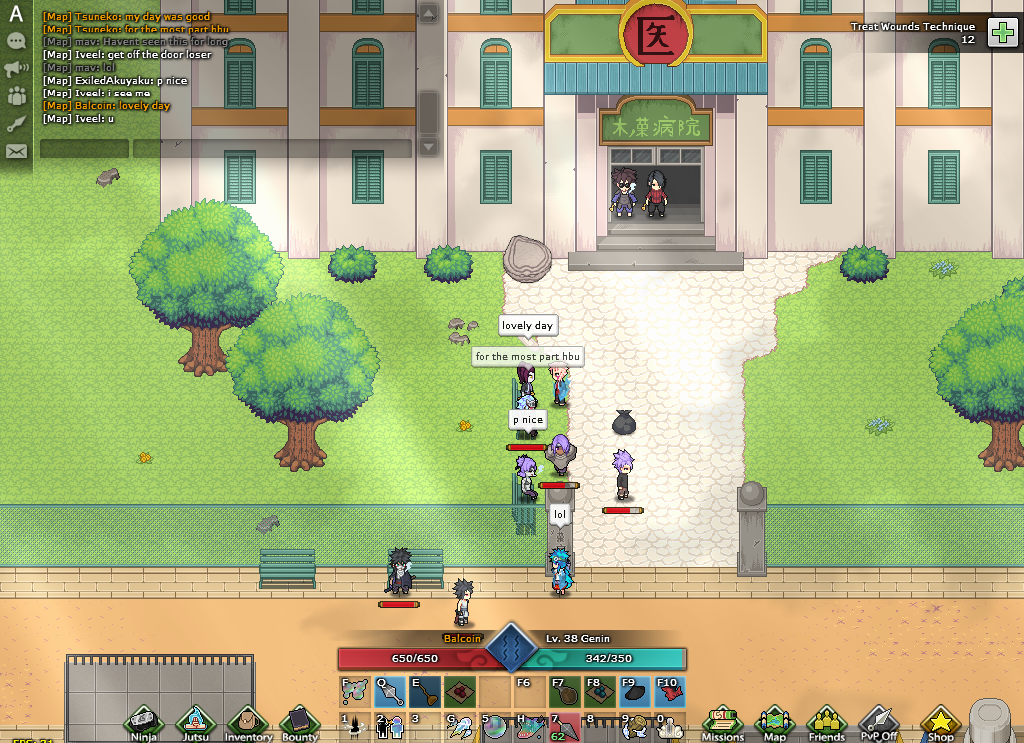Viewport: 1024px width, 743px height.
Task: Switch to the megaphone chat channel
Action: click(x=16, y=69)
